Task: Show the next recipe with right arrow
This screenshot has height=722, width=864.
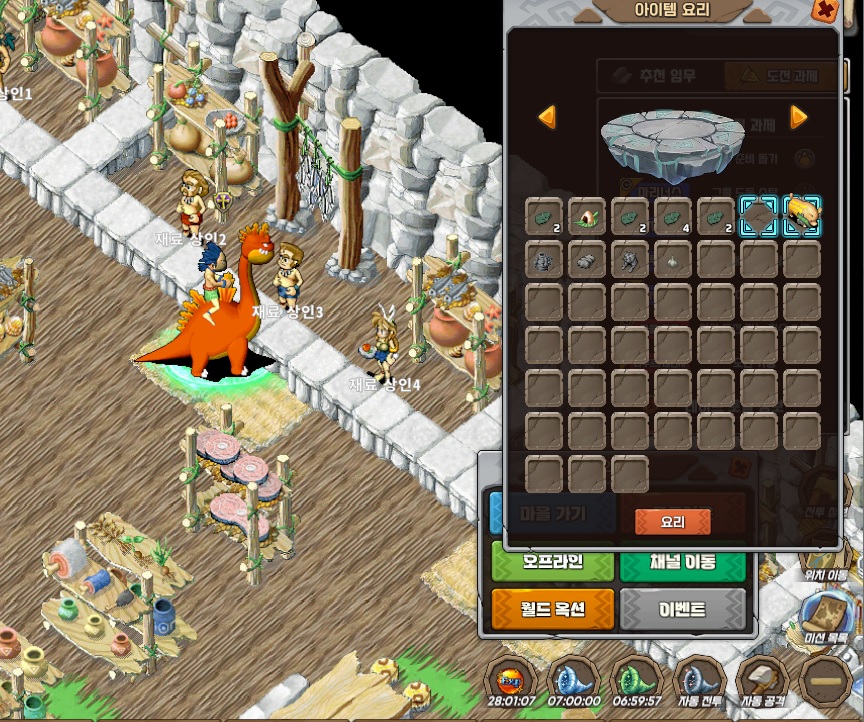Action: 798,117
